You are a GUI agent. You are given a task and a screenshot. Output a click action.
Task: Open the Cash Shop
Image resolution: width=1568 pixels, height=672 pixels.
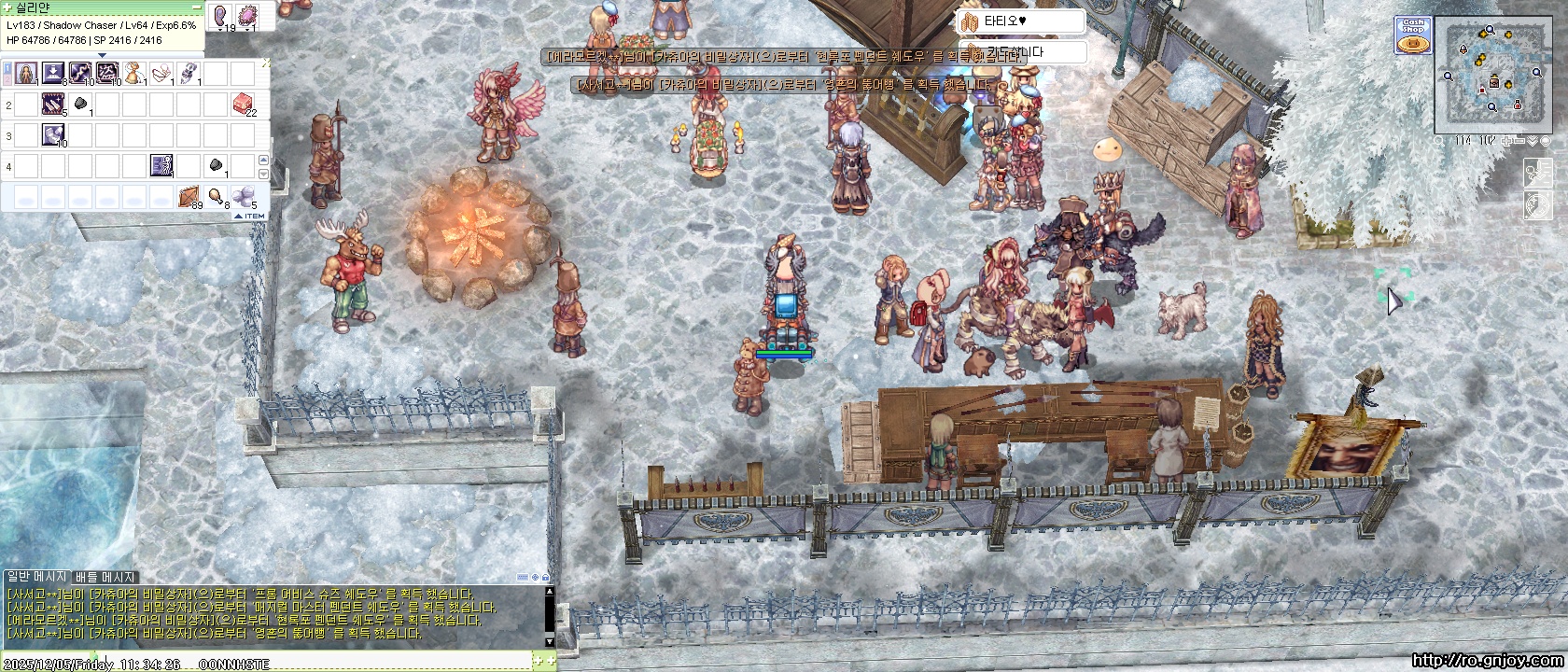[1414, 35]
